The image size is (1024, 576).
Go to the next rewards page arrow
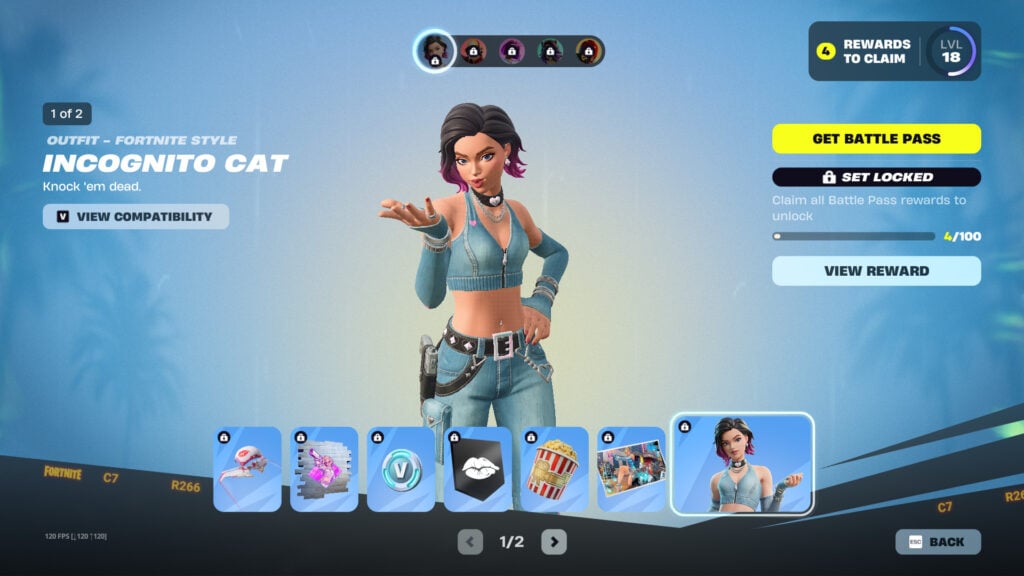(554, 542)
